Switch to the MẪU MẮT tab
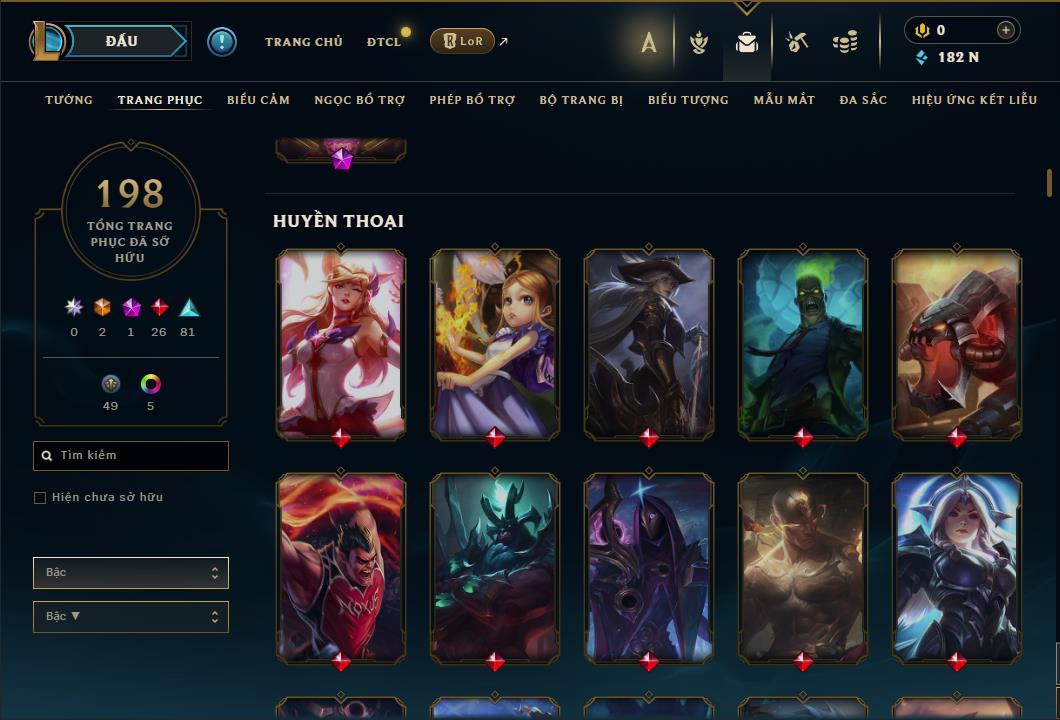 point(784,100)
